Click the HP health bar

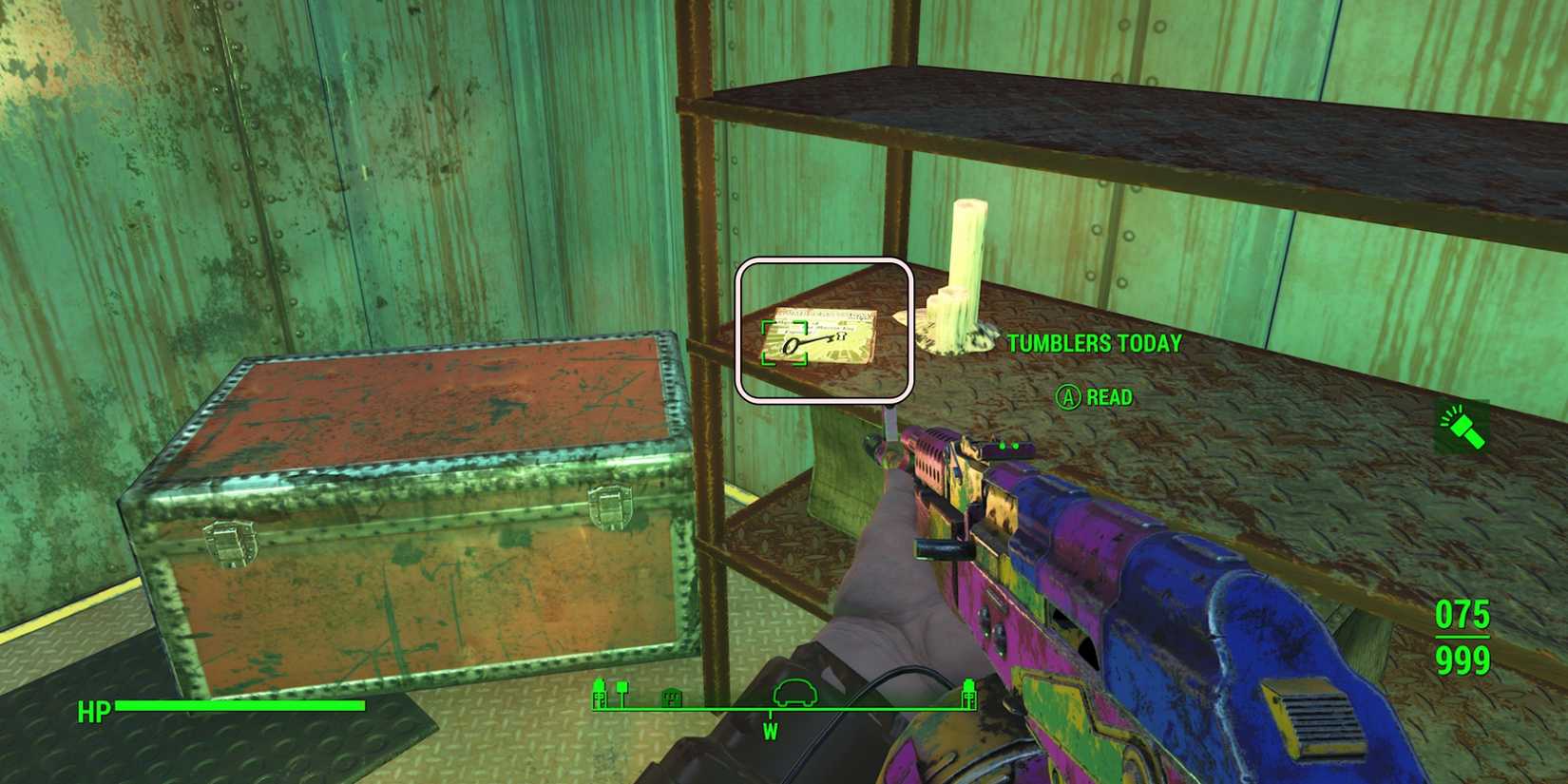(242, 708)
